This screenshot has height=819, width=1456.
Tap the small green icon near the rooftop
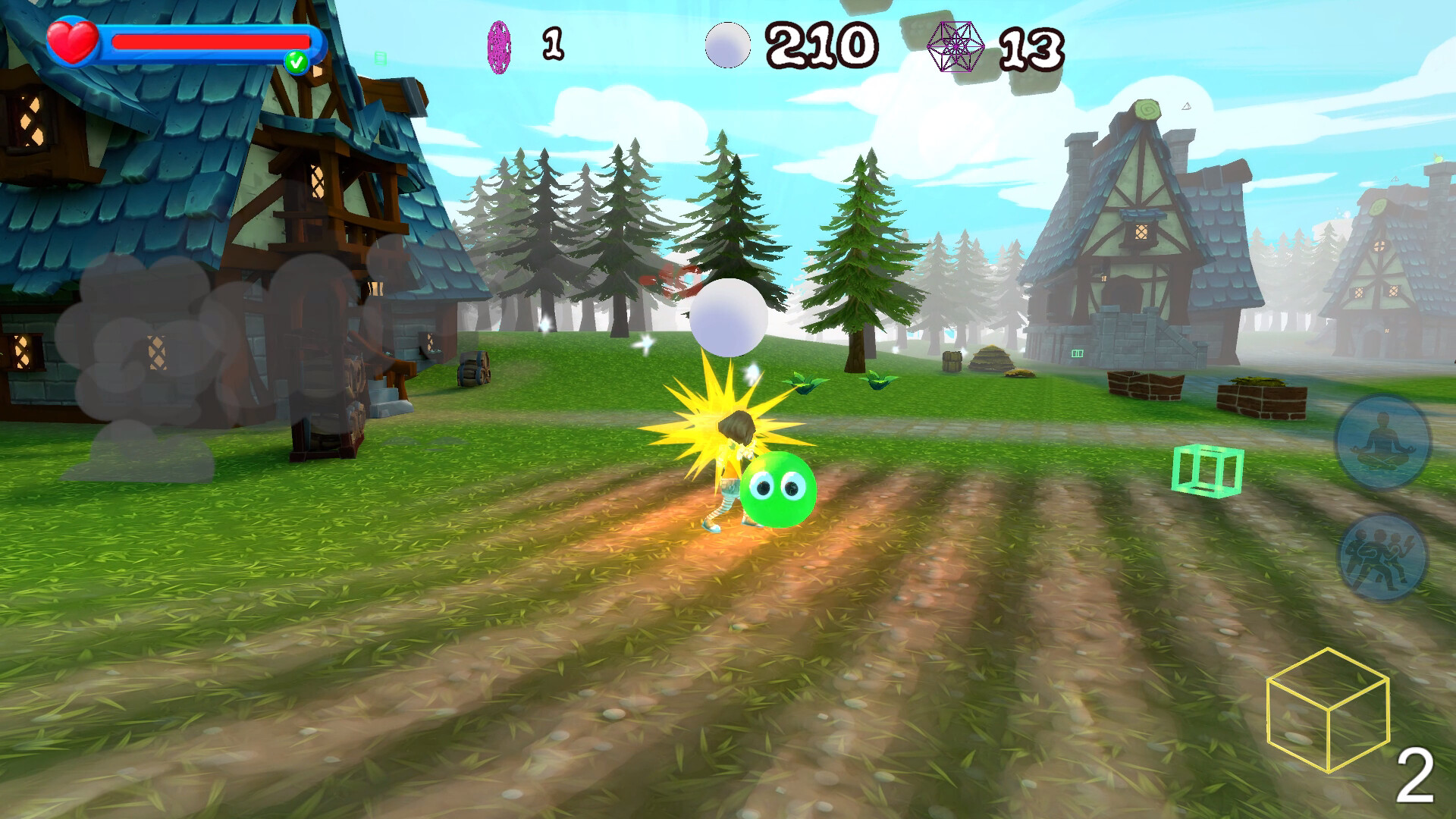pyautogui.click(x=382, y=57)
